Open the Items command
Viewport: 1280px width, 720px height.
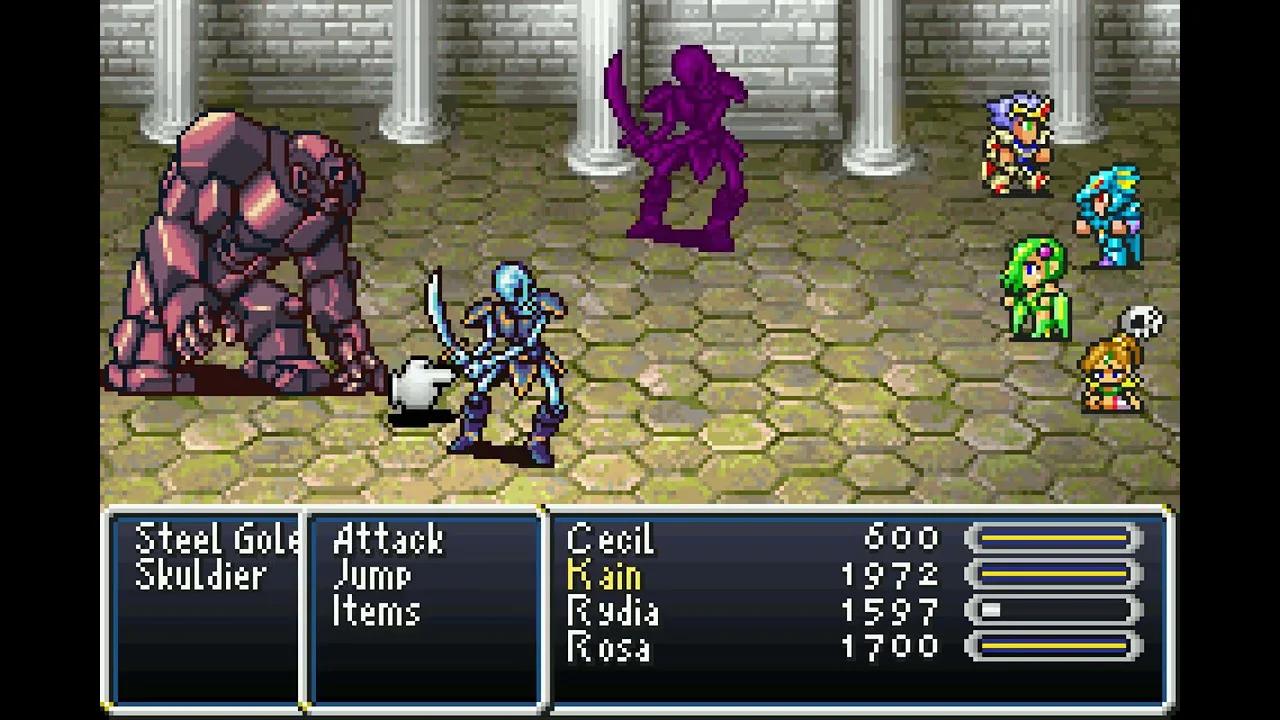click(x=378, y=612)
